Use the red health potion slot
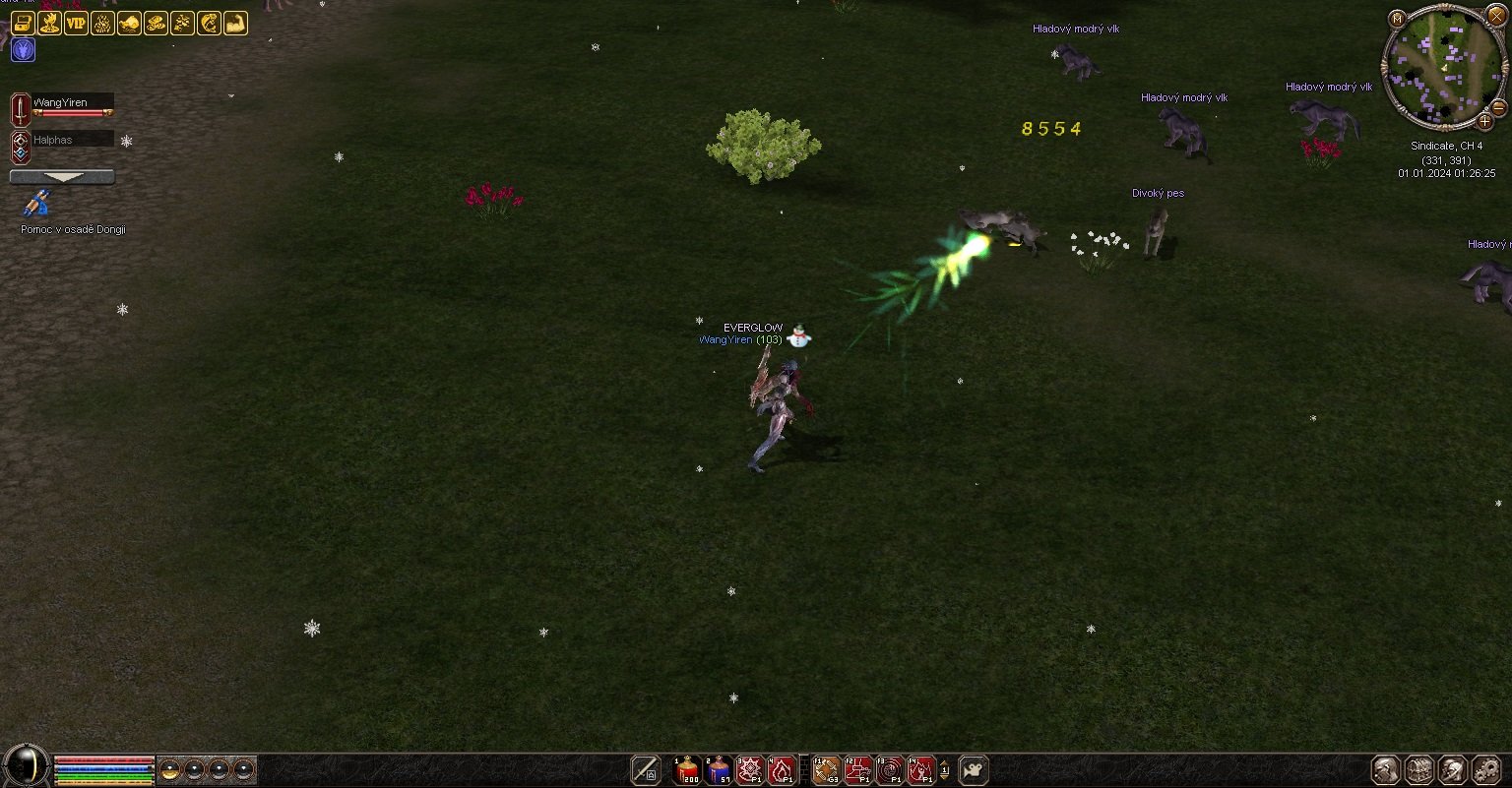The image size is (1512, 788). pyautogui.click(x=687, y=770)
